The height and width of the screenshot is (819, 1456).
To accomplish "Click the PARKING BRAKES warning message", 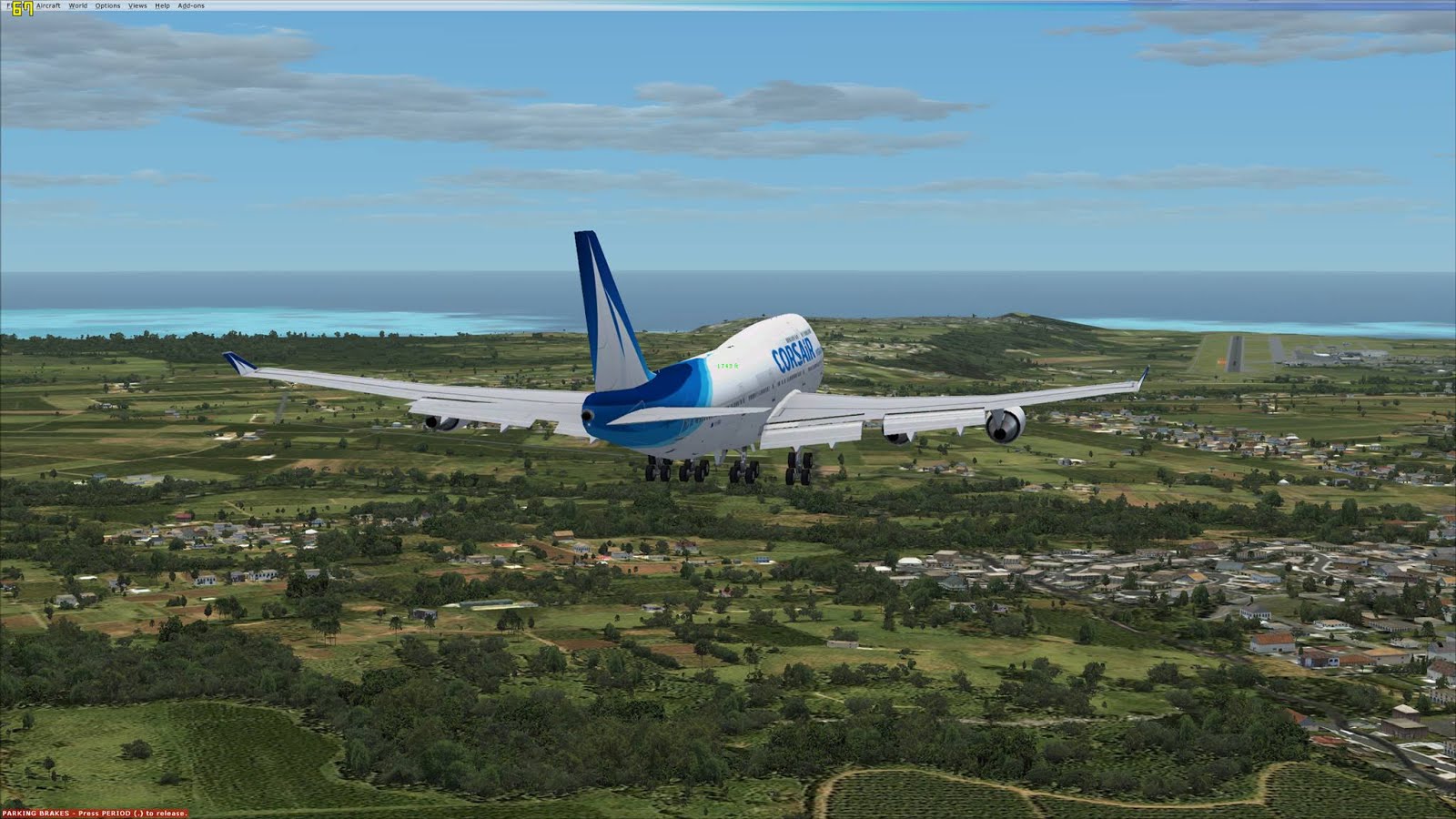I will pos(36,811).
